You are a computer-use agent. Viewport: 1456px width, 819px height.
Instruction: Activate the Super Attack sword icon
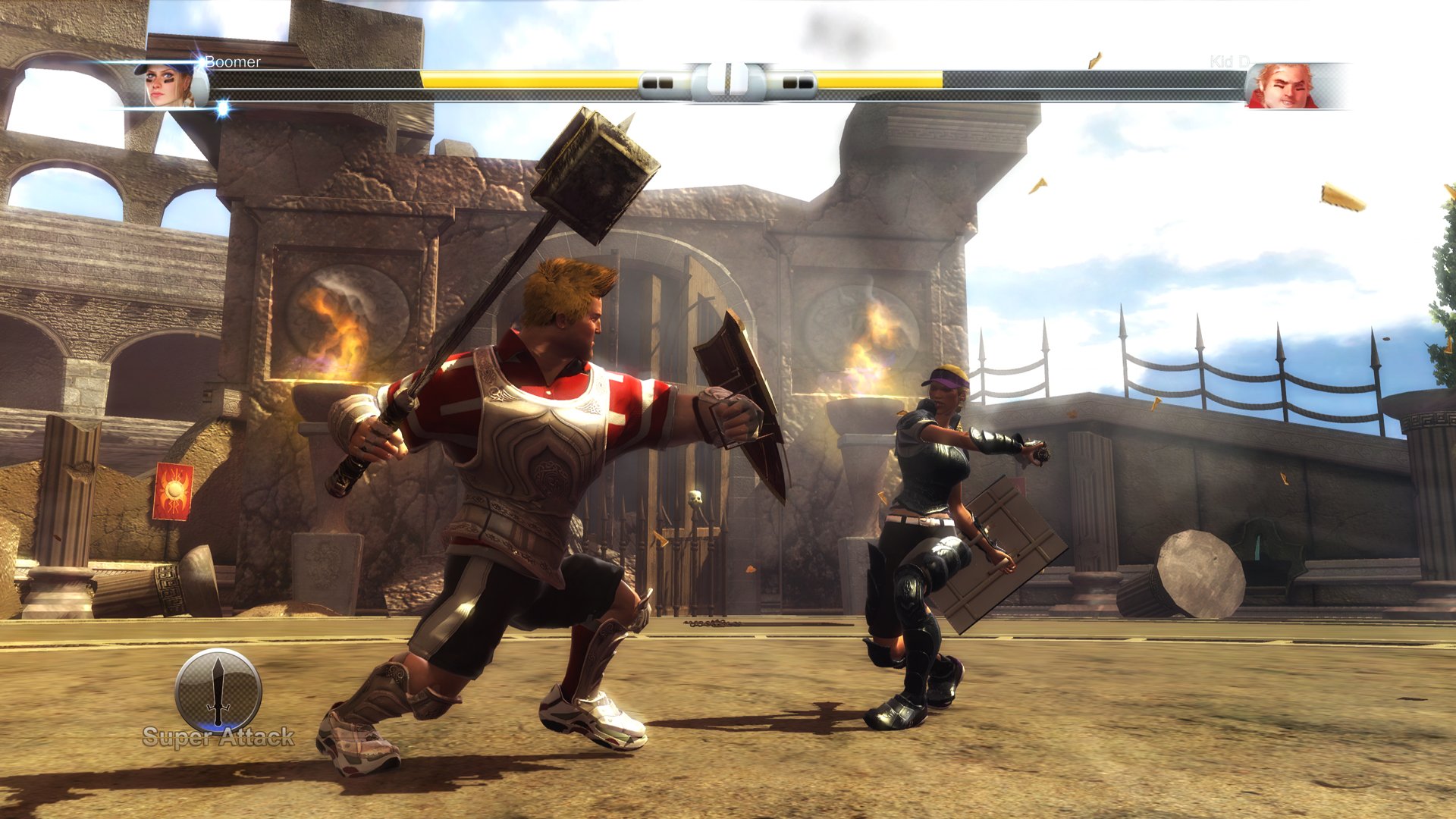(218, 692)
